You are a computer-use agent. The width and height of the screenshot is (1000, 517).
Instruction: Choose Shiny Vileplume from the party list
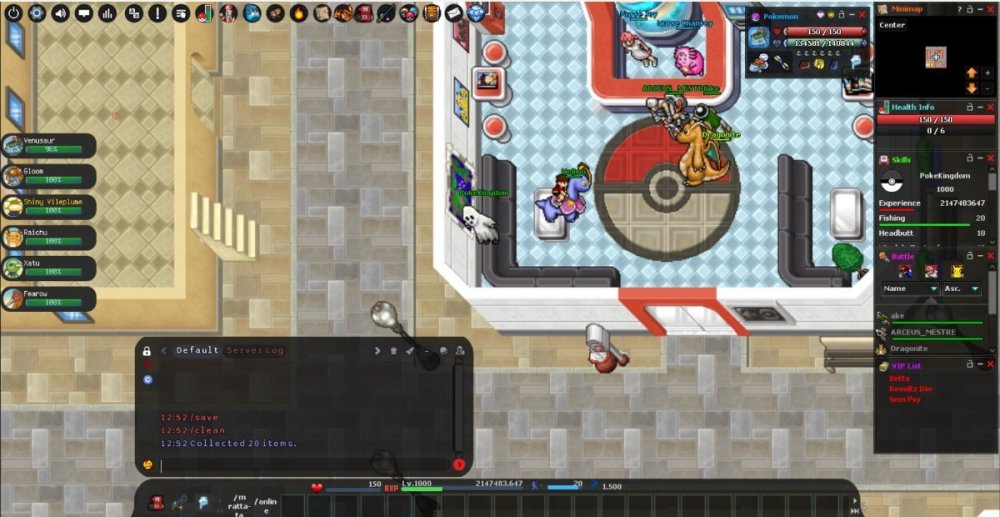coord(49,206)
